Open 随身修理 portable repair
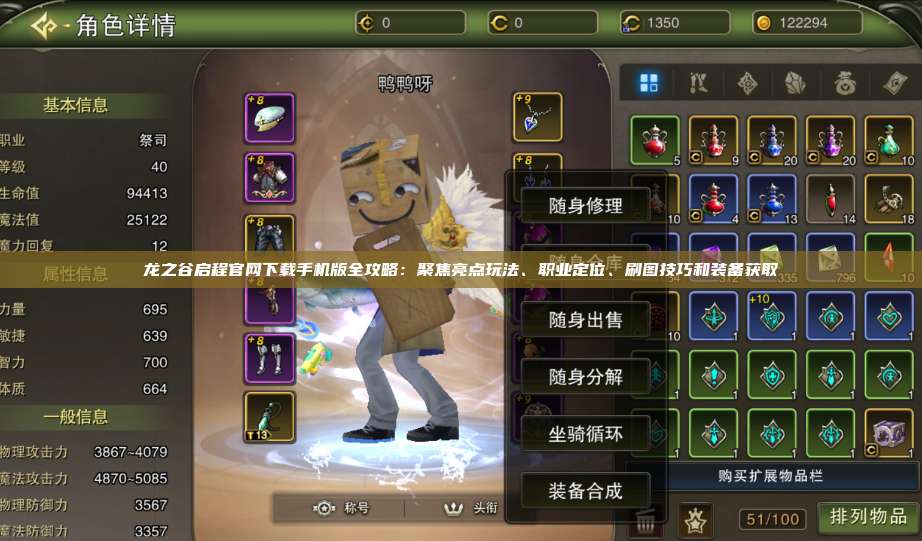Screen dimensions: 922x541 tap(585, 206)
